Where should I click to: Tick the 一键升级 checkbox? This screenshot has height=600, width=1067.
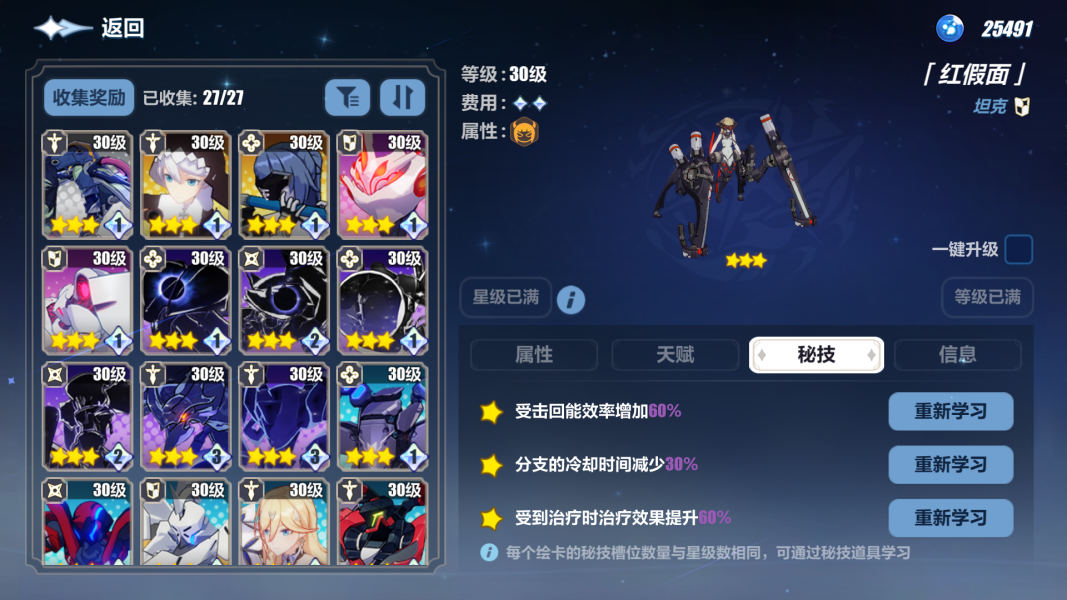1018,250
